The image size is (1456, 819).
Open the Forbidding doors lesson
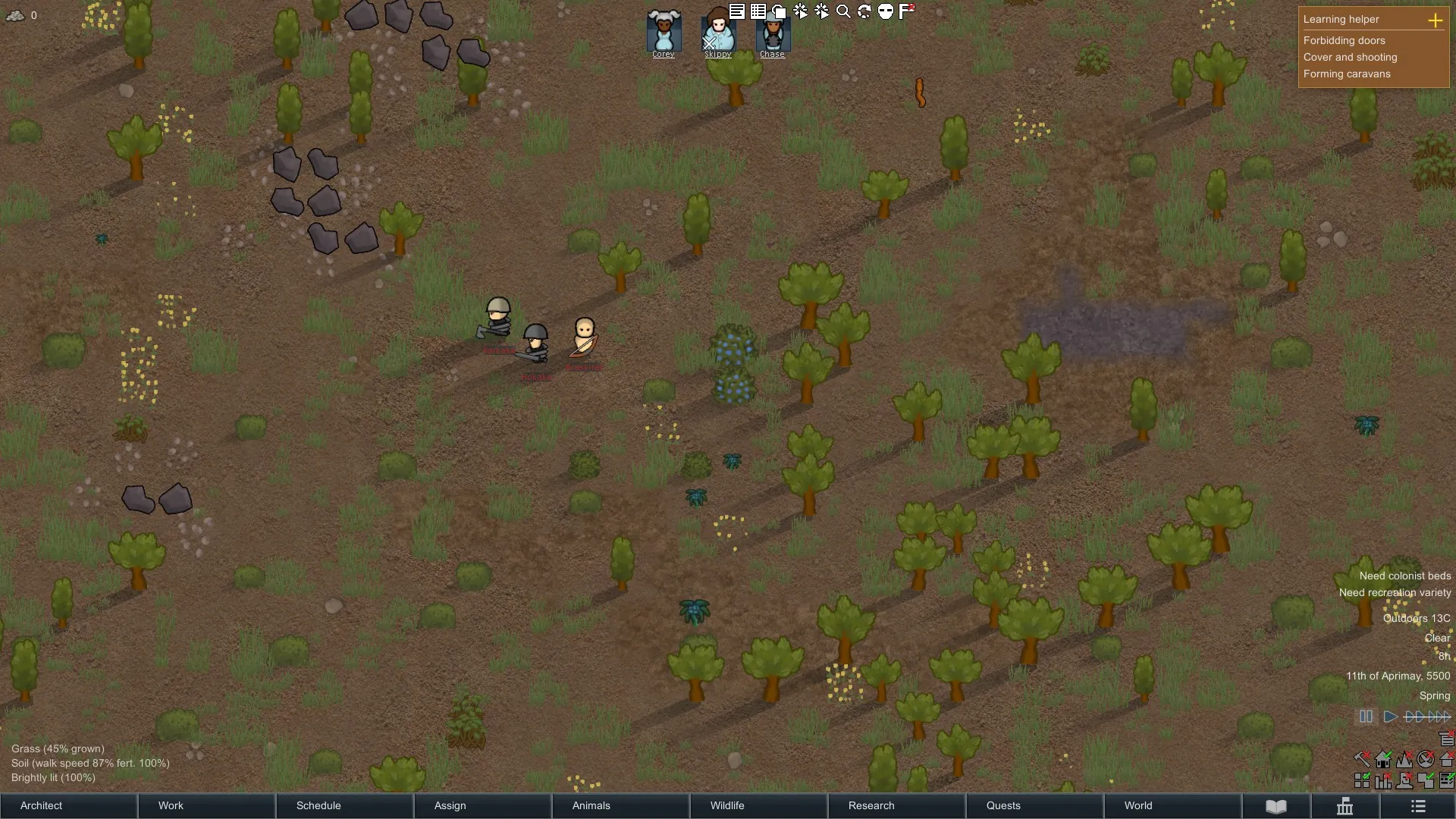click(x=1344, y=40)
